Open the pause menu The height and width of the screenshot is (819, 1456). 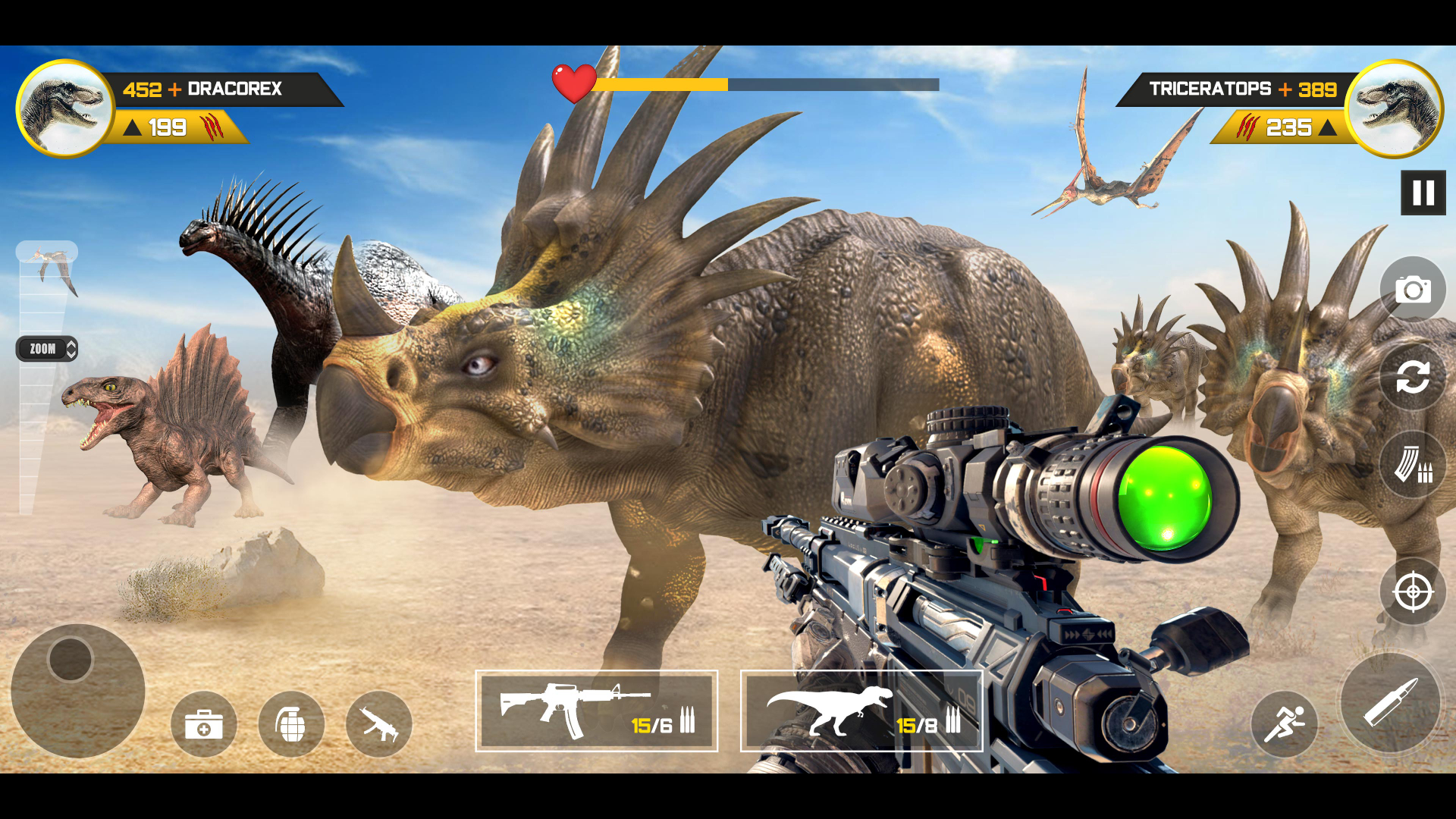(x=1424, y=192)
